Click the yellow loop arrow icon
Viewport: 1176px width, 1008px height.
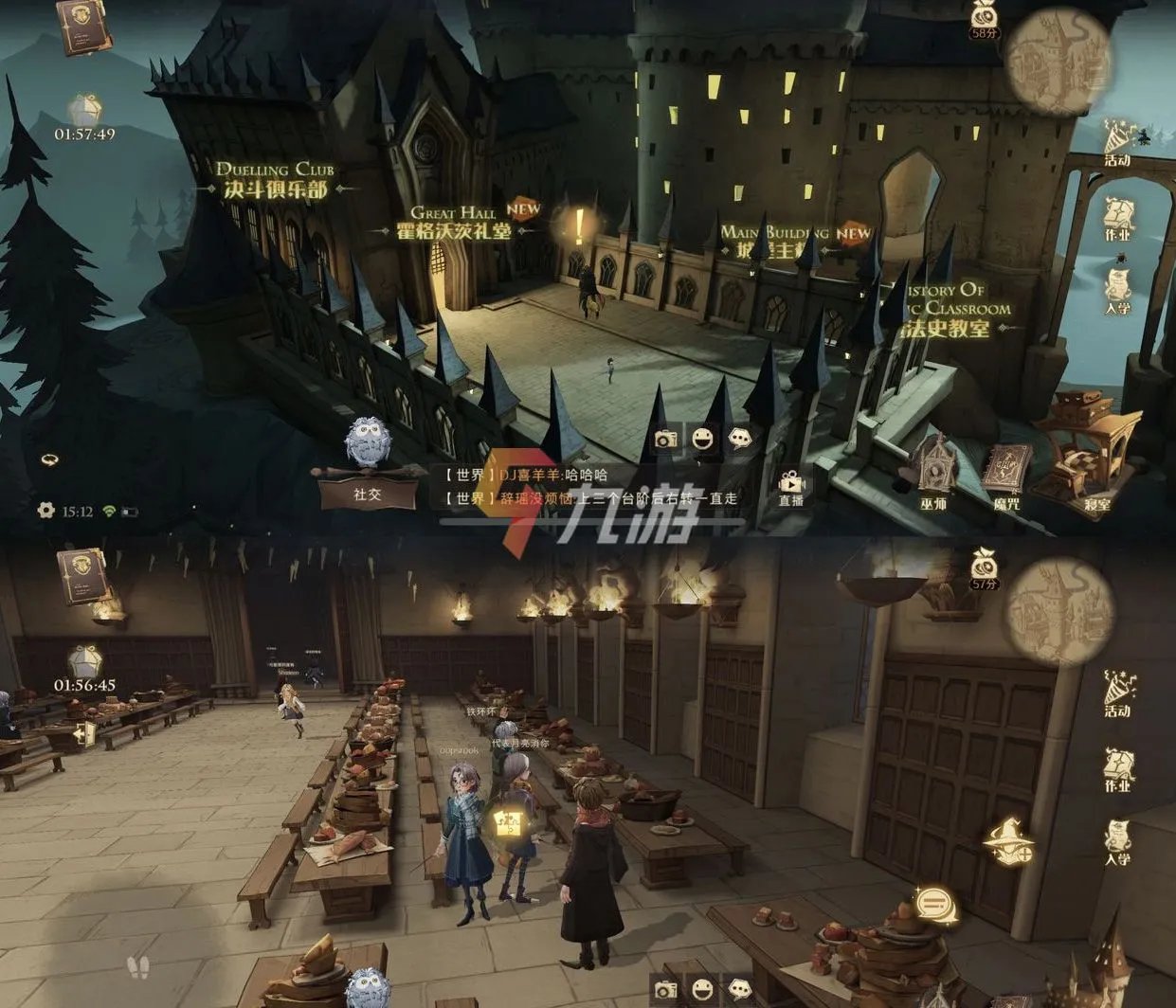(x=49, y=459)
